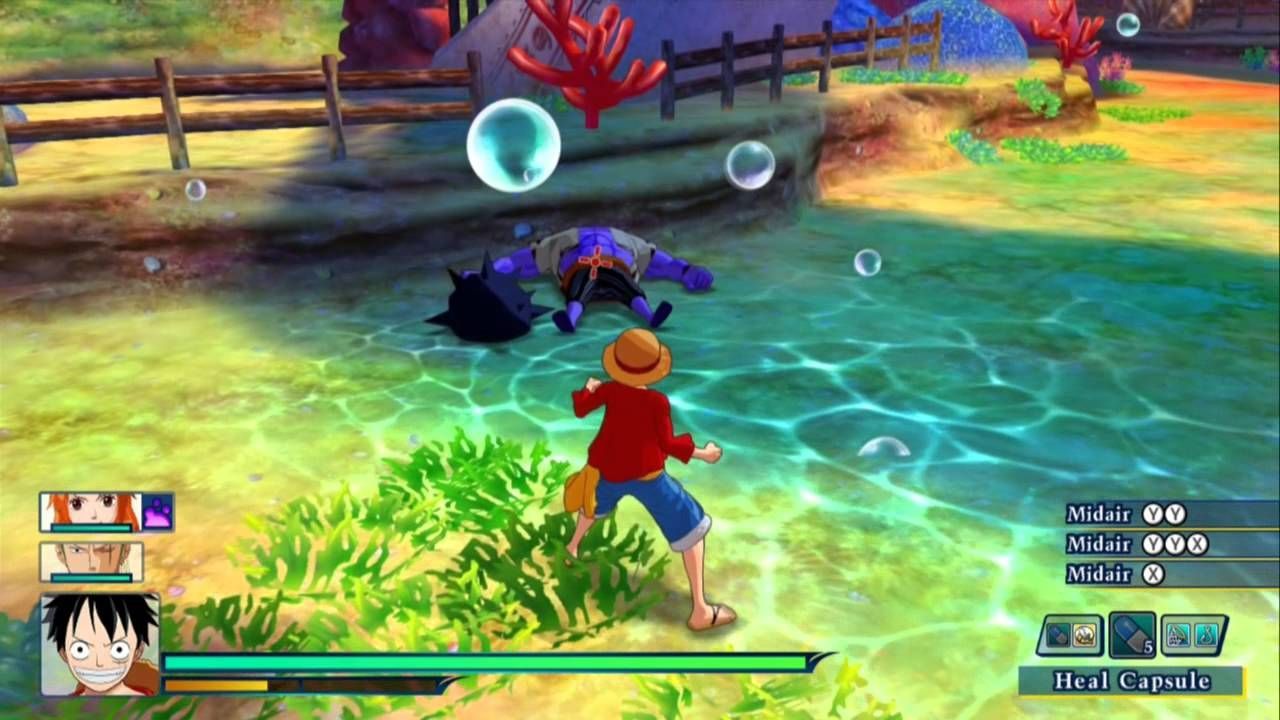Pick the fishing rod item icon
Screen dimensions: 1280x720
click(x=1180, y=635)
